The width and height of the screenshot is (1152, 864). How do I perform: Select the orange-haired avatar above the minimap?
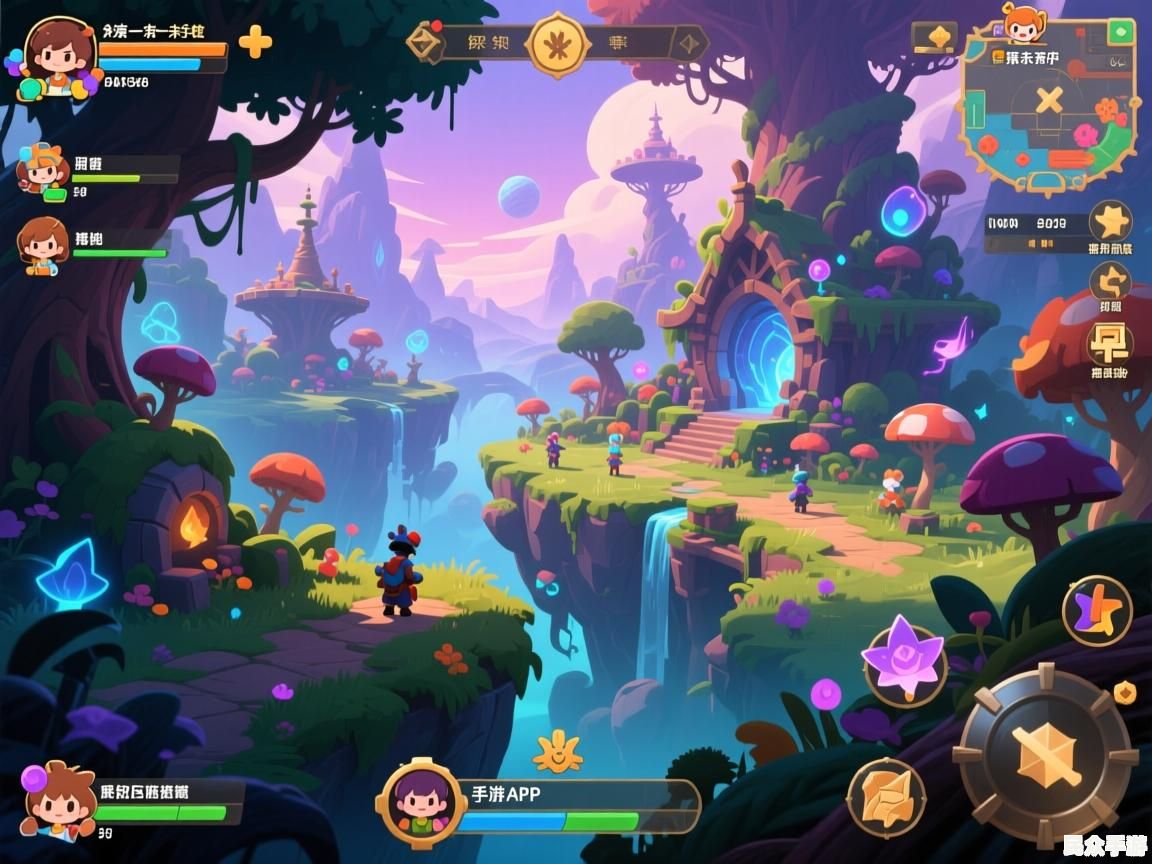tap(1022, 24)
